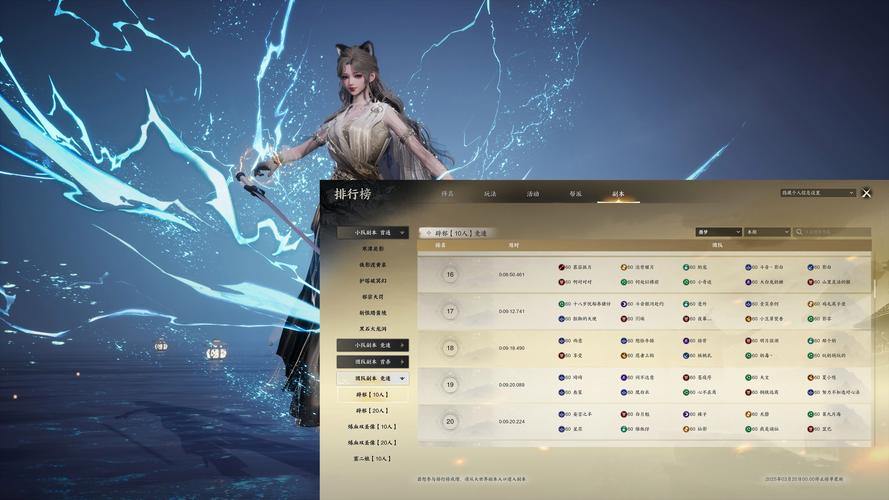
Task: Expand the 团队副本 普通 category
Action: [x=373, y=362]
